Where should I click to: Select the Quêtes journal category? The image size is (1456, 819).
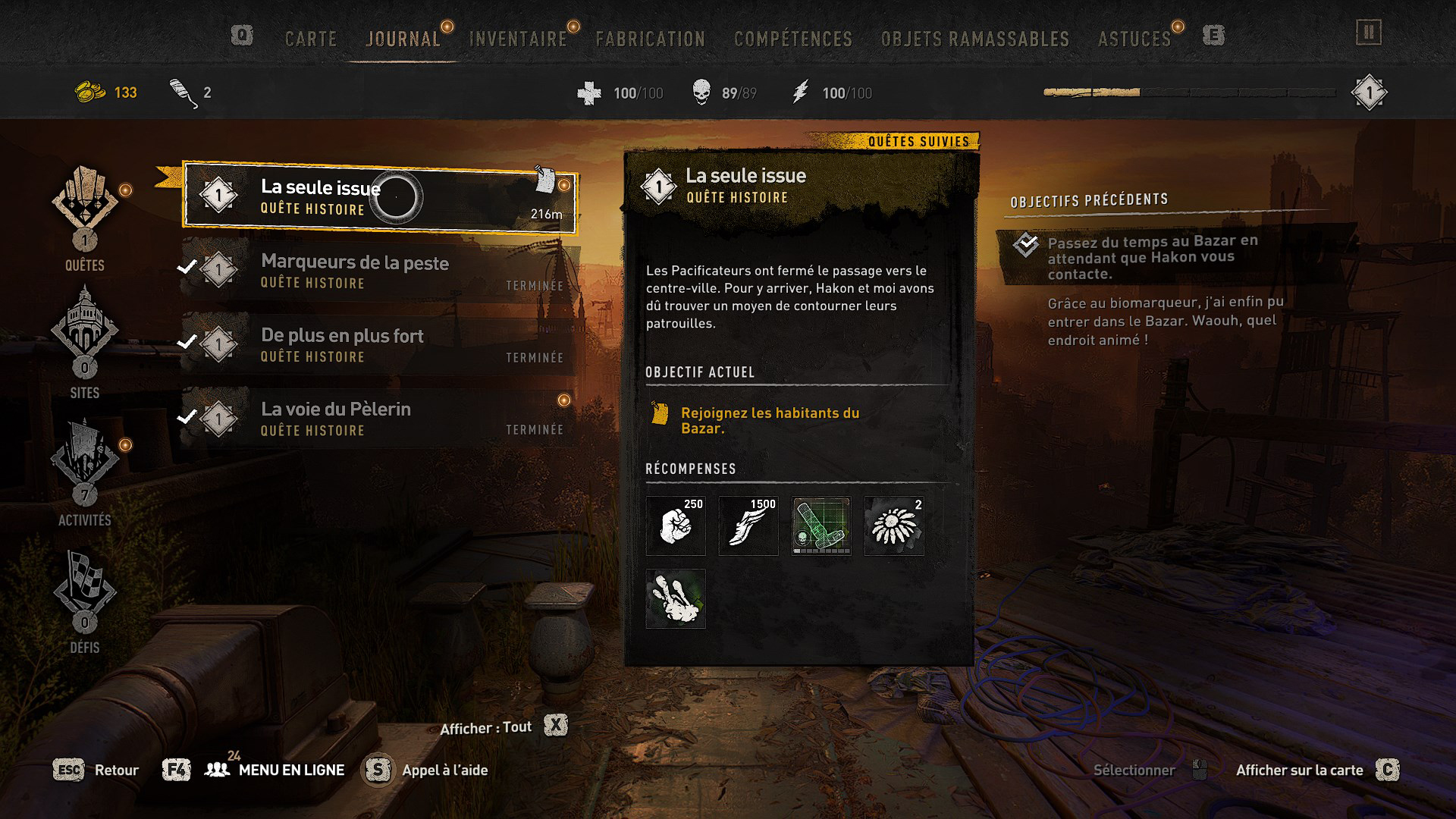coord(85,218)
